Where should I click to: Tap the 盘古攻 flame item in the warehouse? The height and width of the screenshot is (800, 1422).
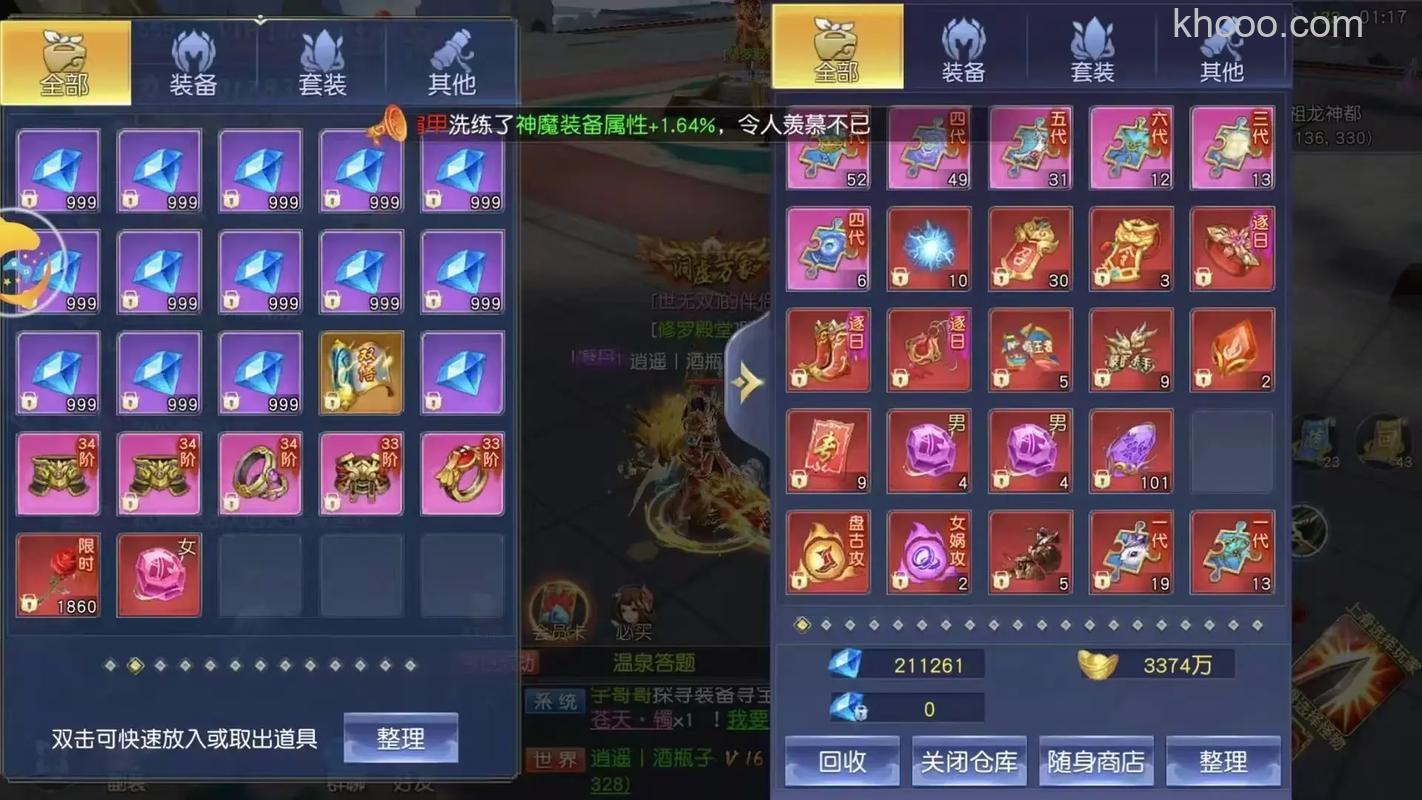point(827,551)
